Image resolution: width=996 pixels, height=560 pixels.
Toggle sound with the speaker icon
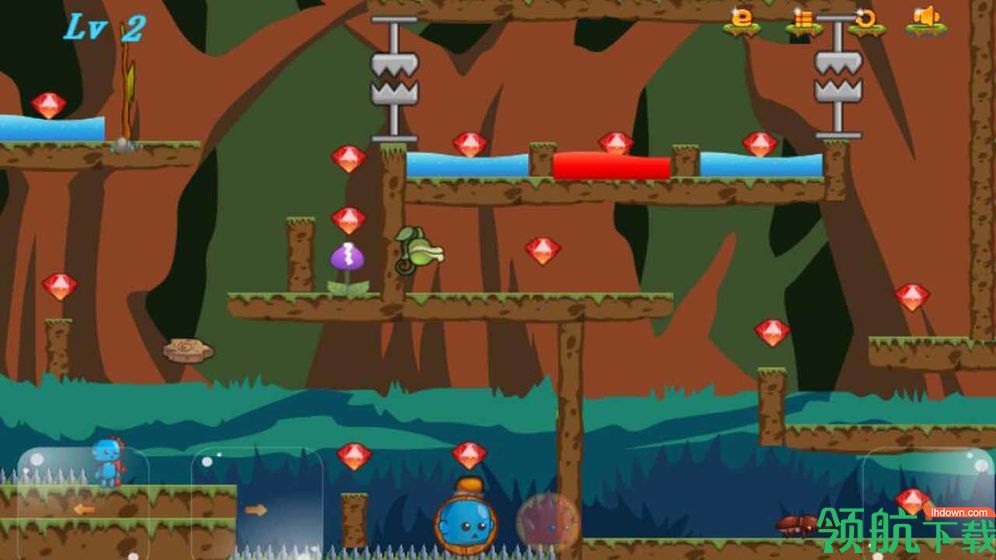click(x=926, y=19)
